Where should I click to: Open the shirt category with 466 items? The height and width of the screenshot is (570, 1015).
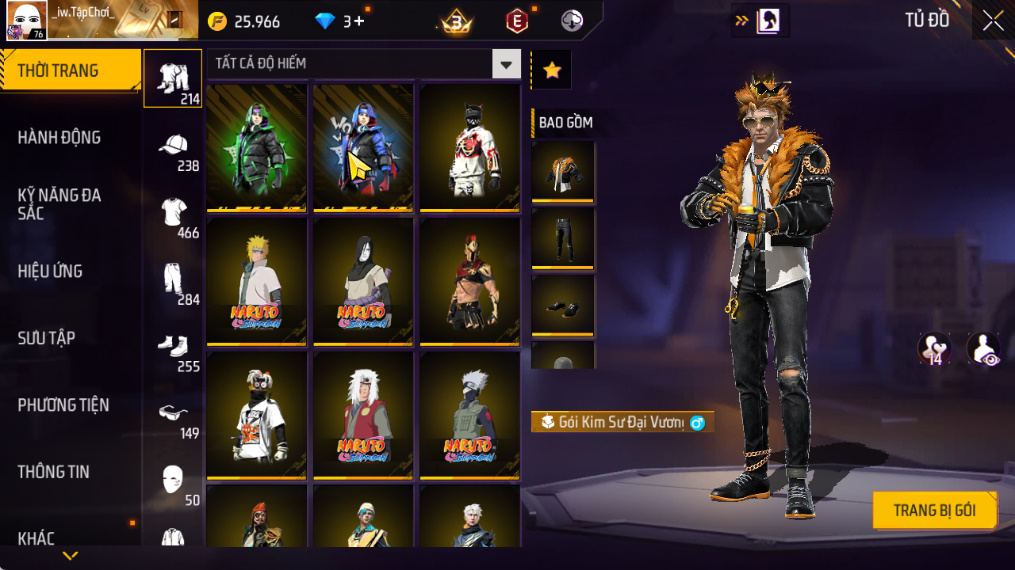tap(174, 214)
